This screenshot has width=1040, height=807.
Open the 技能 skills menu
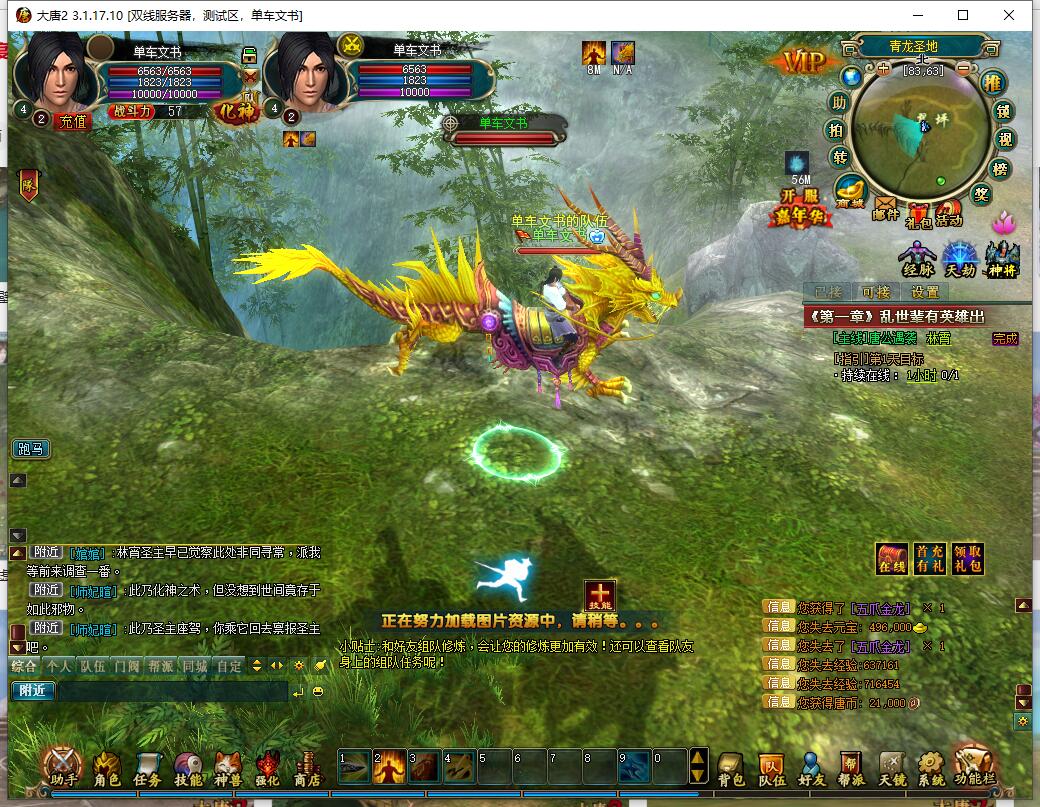188,768
